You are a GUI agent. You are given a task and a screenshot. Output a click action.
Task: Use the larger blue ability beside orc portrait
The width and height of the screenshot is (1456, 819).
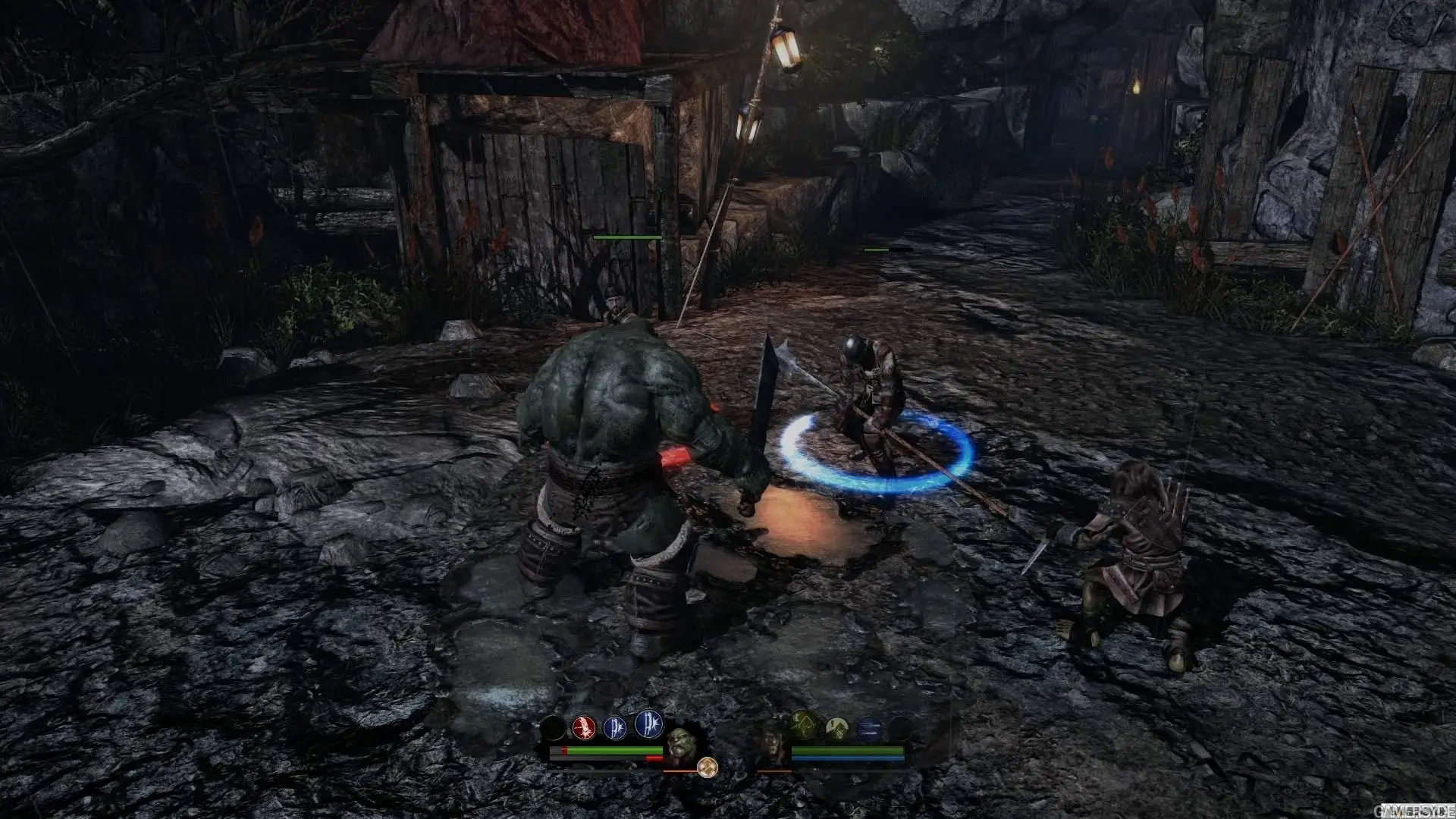click(648, 724)
